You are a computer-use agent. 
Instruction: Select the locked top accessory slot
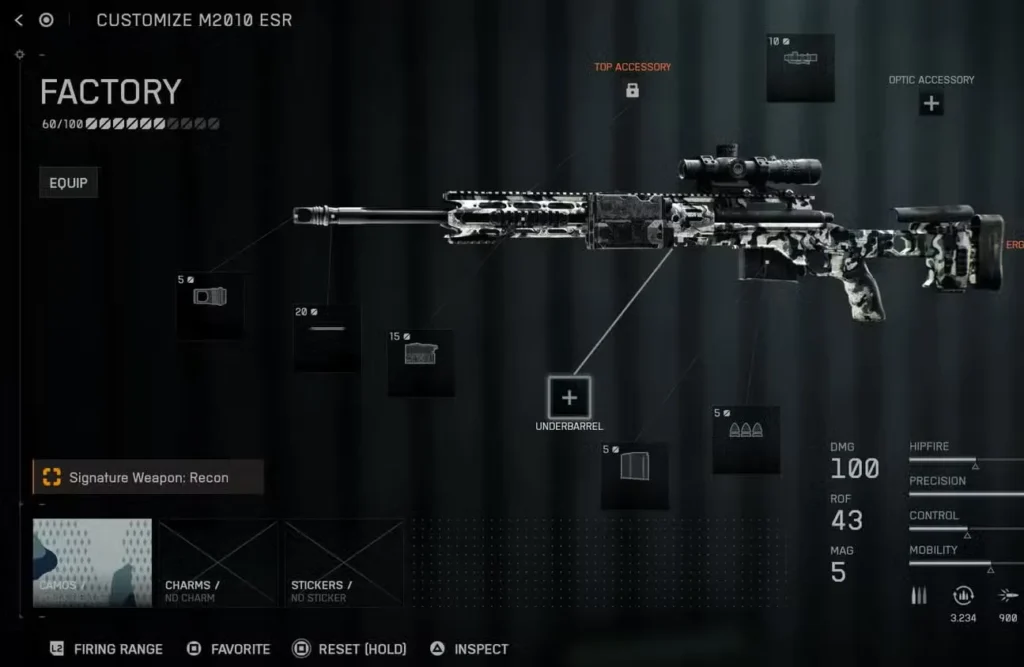pos(632,91)
